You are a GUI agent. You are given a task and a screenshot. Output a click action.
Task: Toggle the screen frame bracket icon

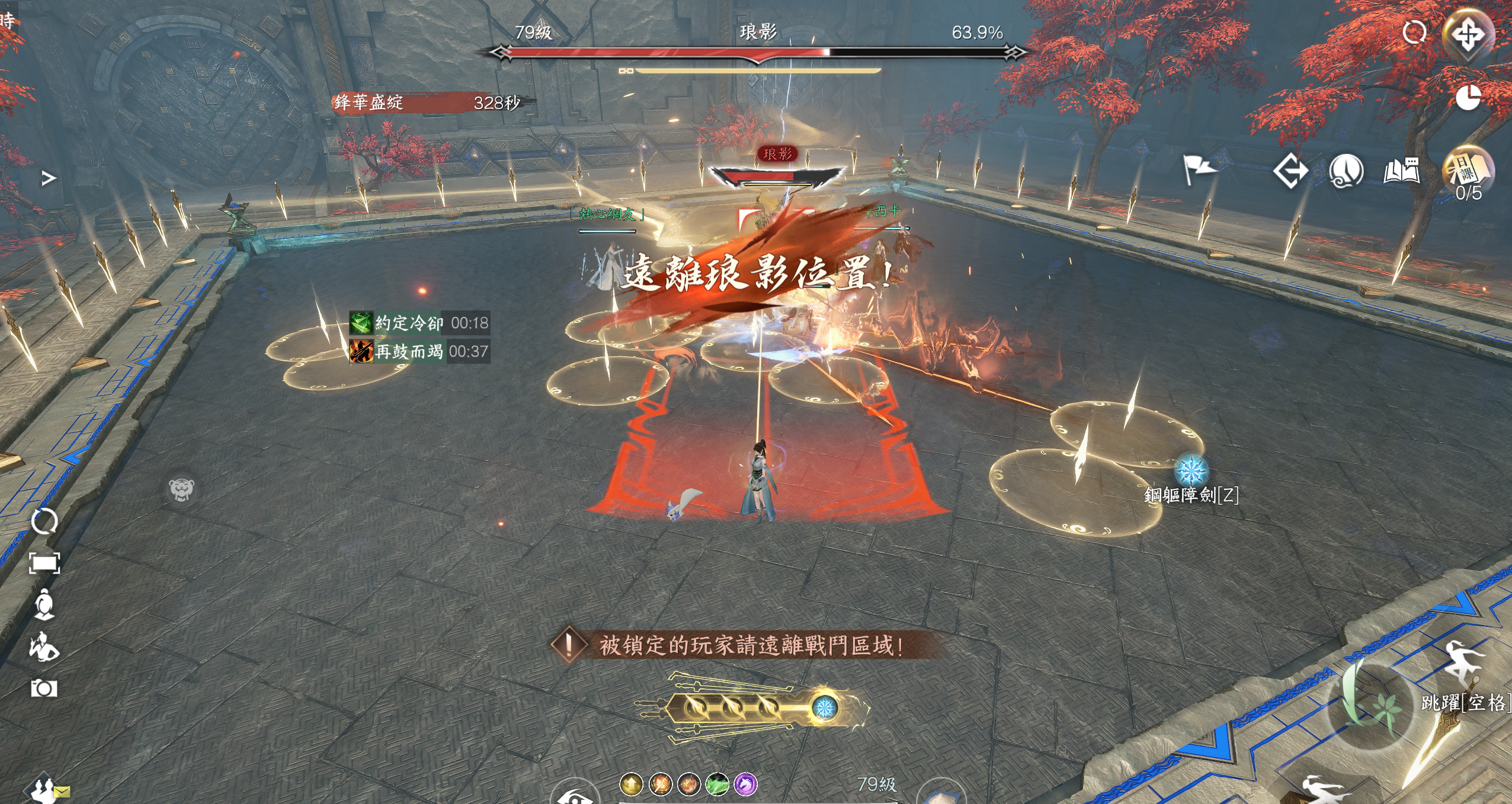(44, 563)
